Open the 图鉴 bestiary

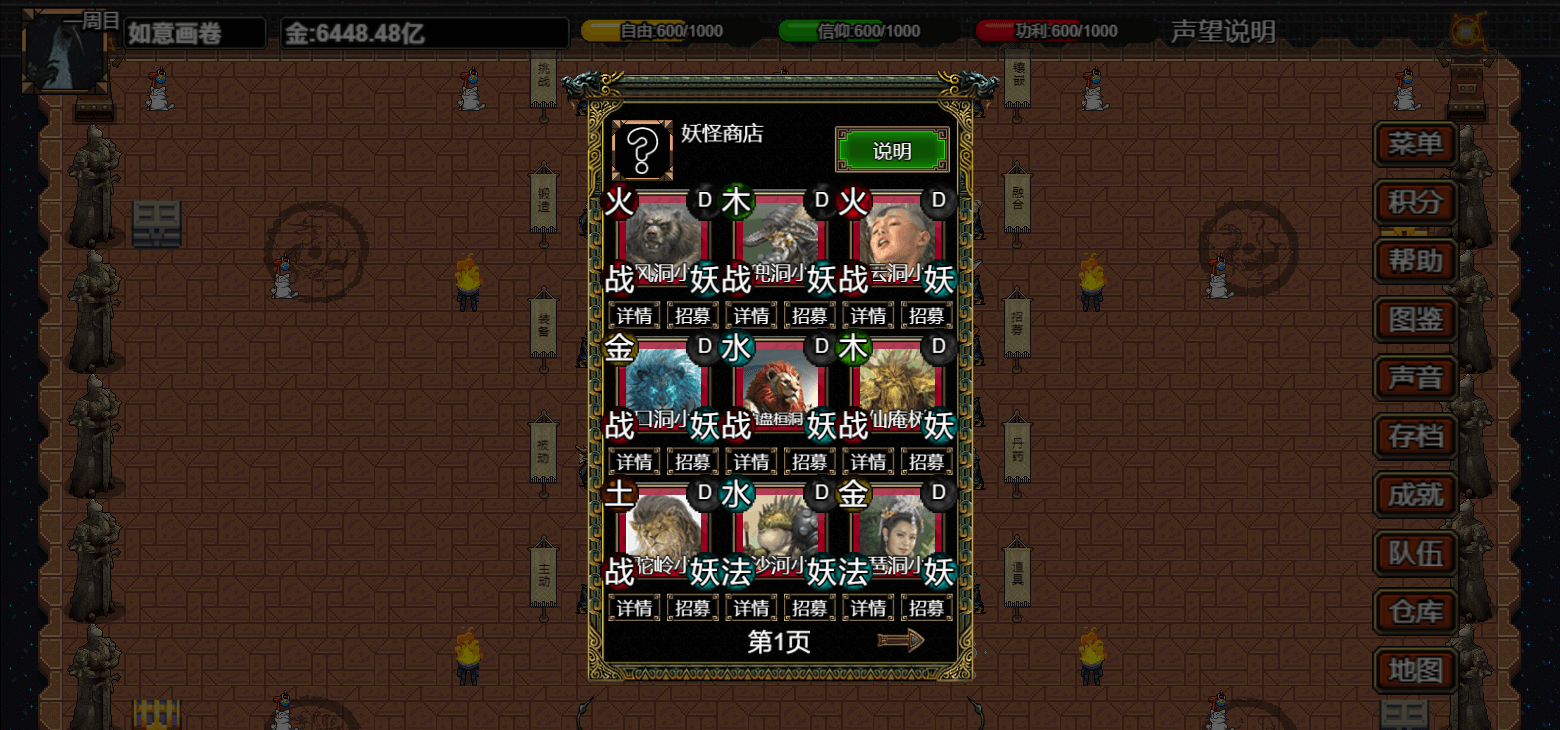(x=1416, y=319)
